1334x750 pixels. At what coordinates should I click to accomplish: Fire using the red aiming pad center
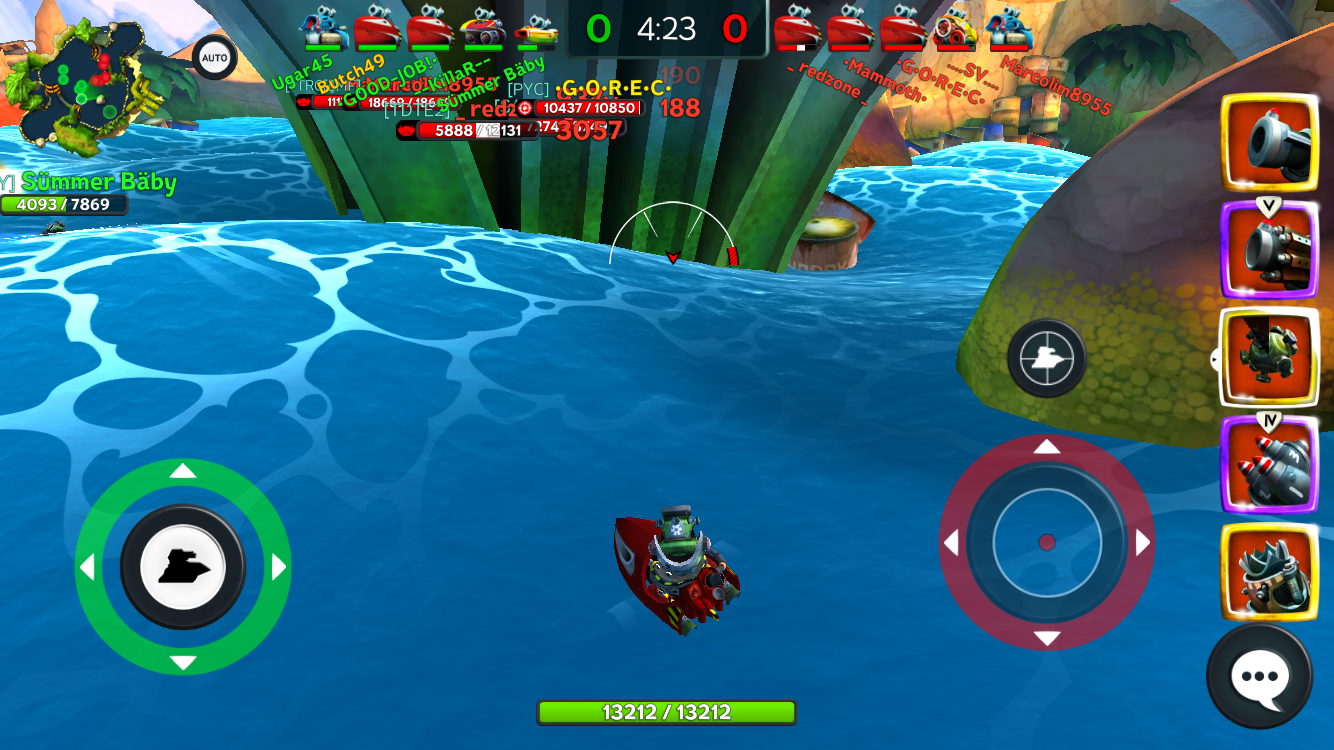click(x=1047, y=542)
